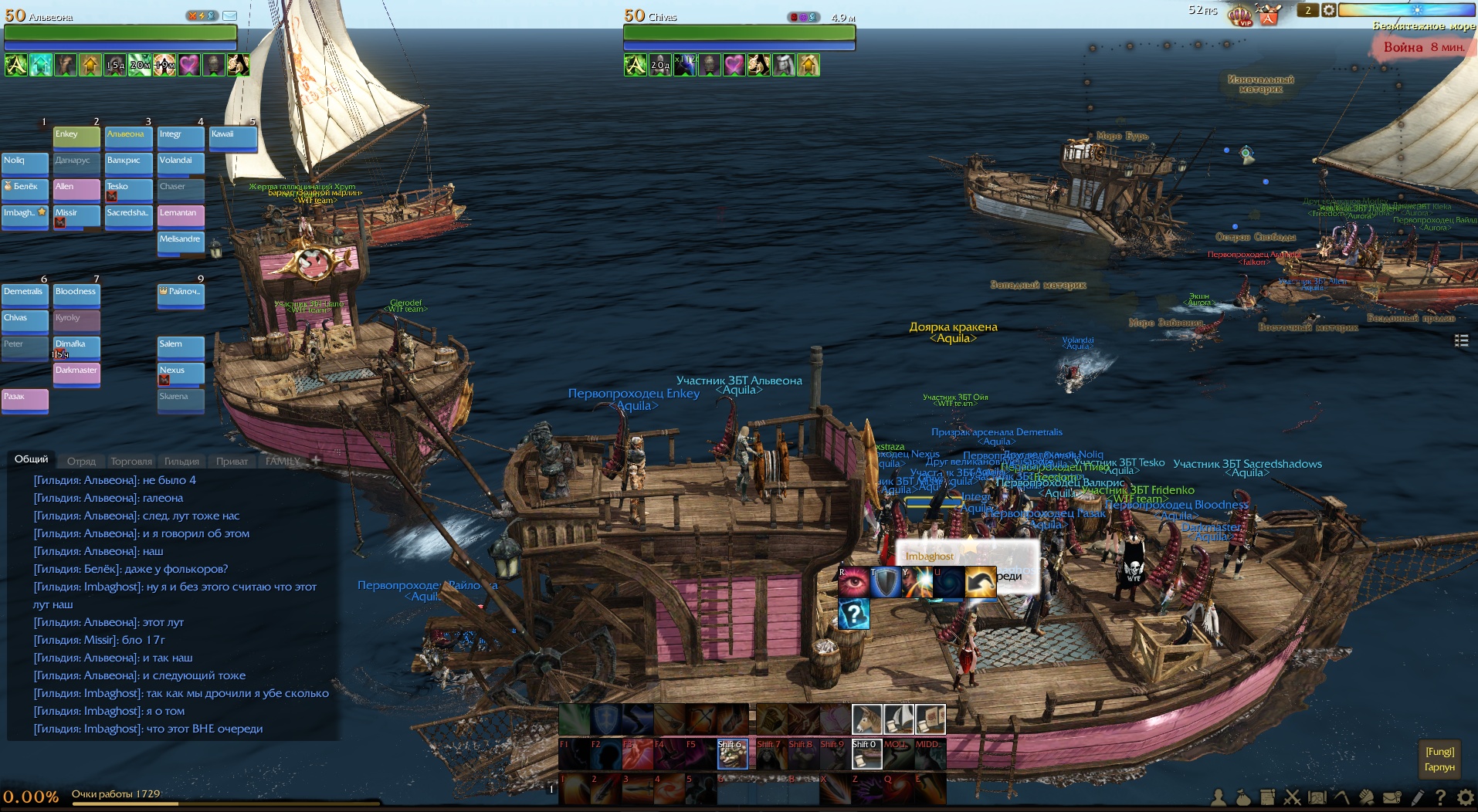Switch to the Гильдия chat tab
The width and height of the screenshot is (1478, 812).
coord(181,462)
